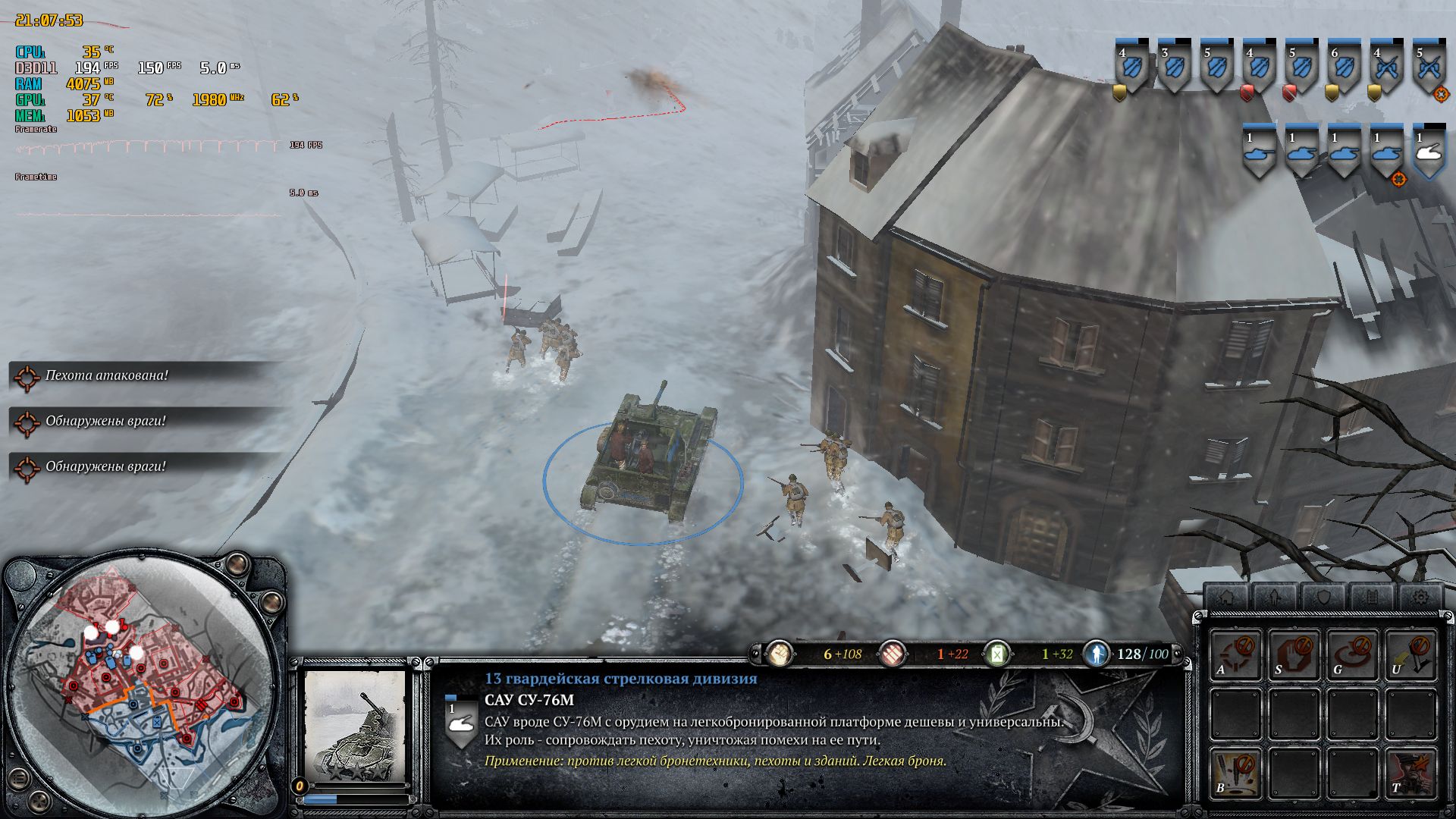Select the Attack Ground command (G)
1456x819 pixels.
click(x=1352, y=654)
